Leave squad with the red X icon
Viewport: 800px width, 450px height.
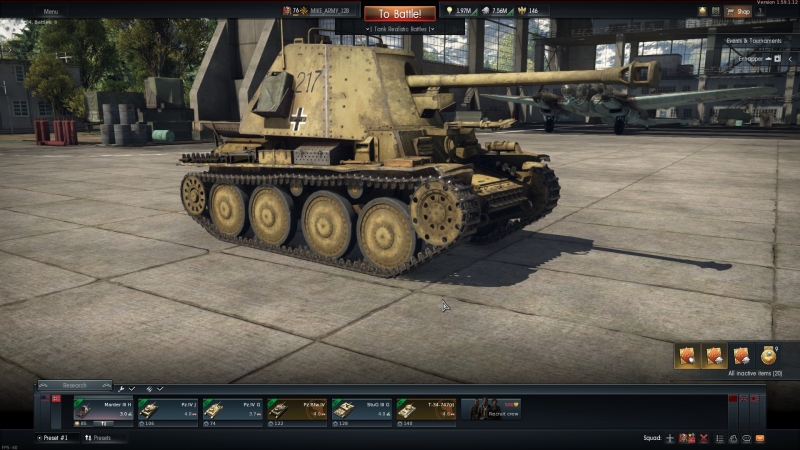click(704, 438)
